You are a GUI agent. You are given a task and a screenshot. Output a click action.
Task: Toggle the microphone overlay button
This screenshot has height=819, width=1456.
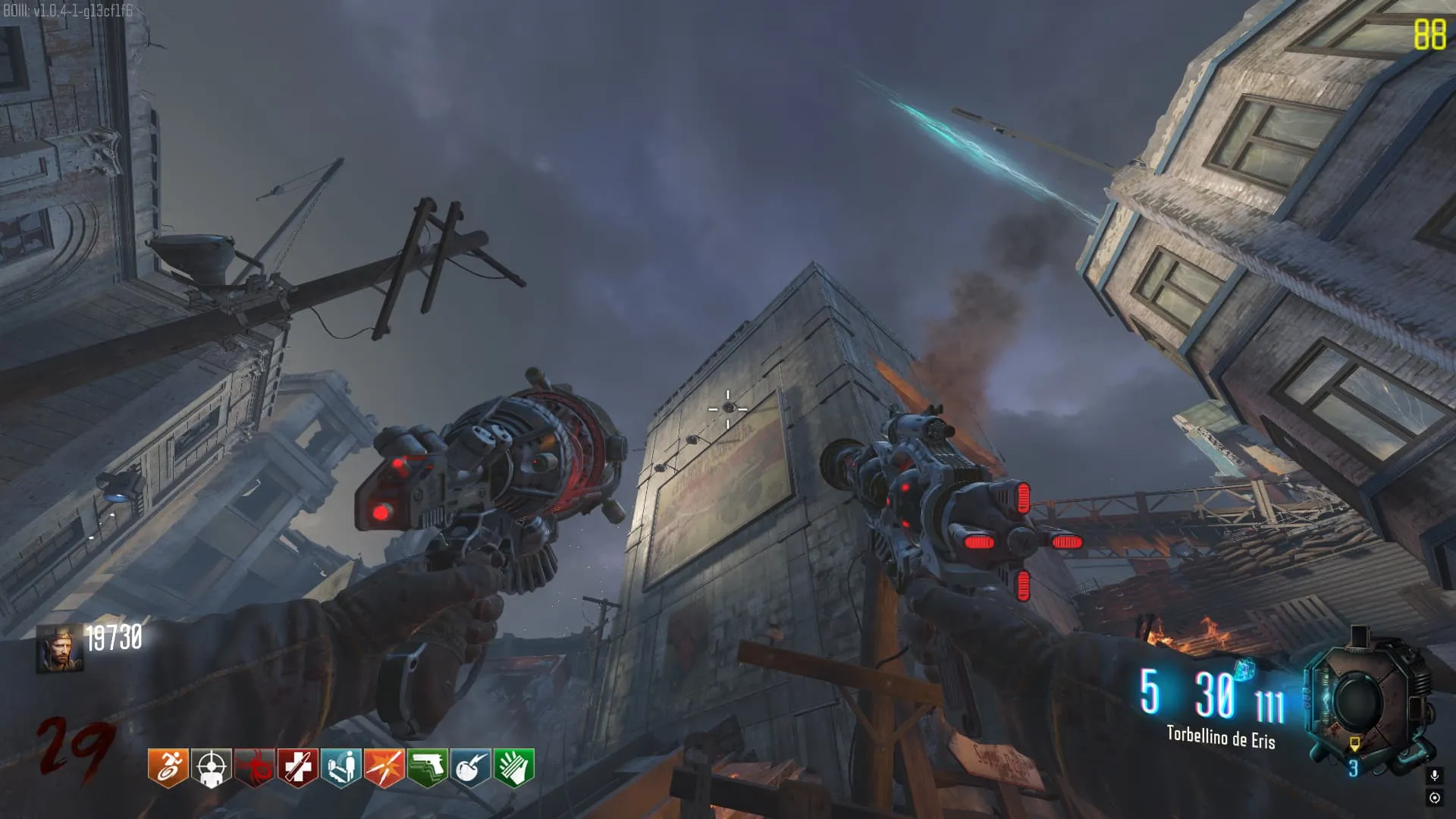point(1434,775)
